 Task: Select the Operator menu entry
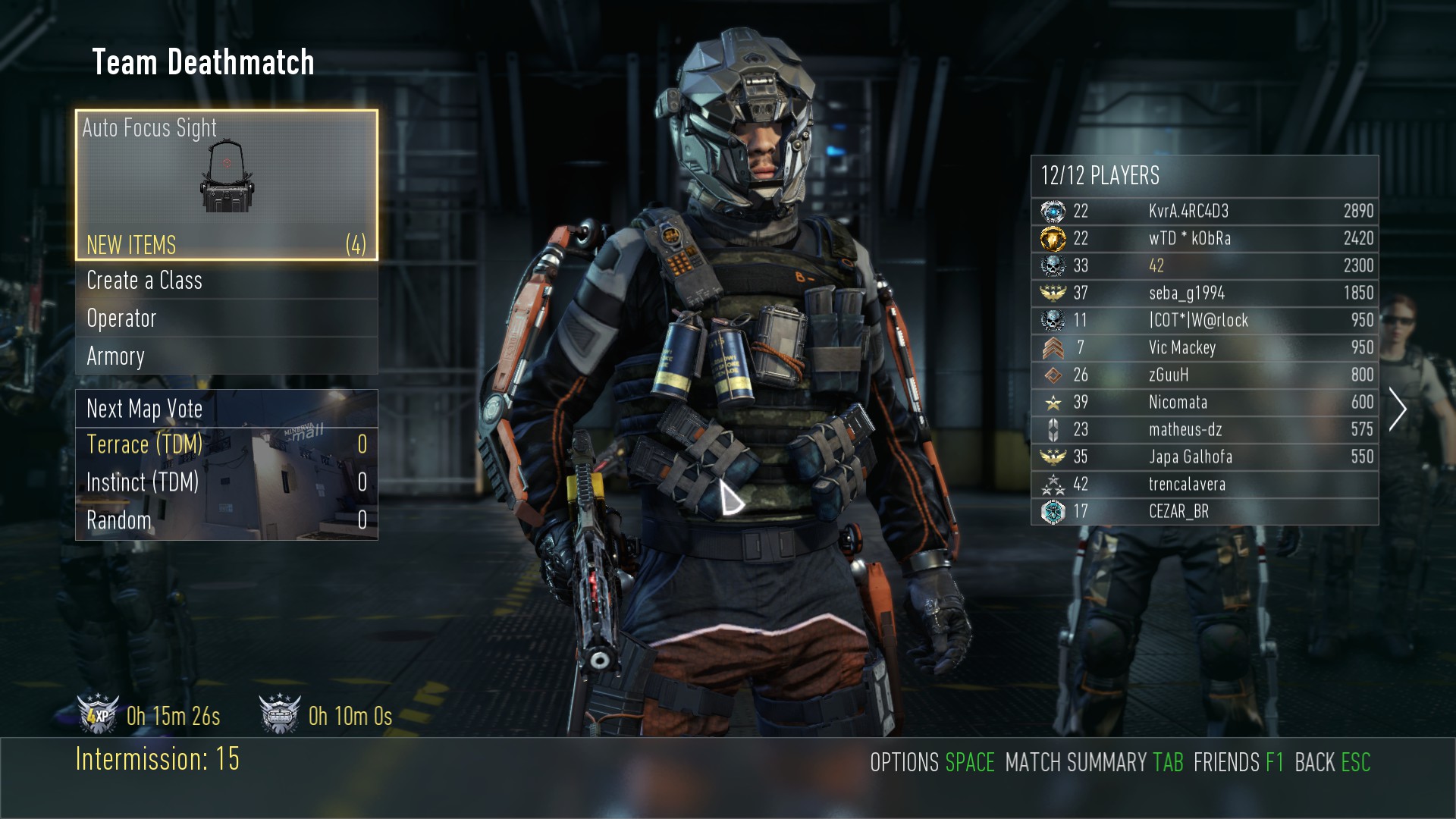point(226,318)
